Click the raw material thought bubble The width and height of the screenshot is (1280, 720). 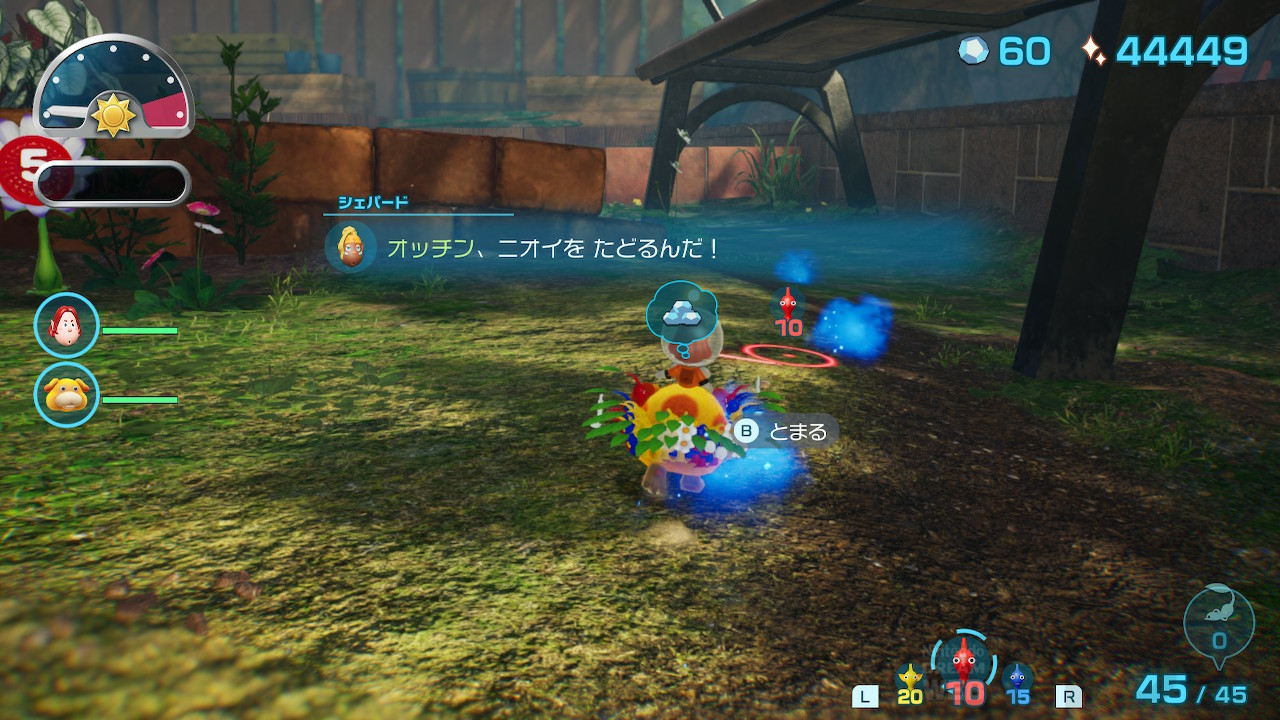(x=683, y=314)
